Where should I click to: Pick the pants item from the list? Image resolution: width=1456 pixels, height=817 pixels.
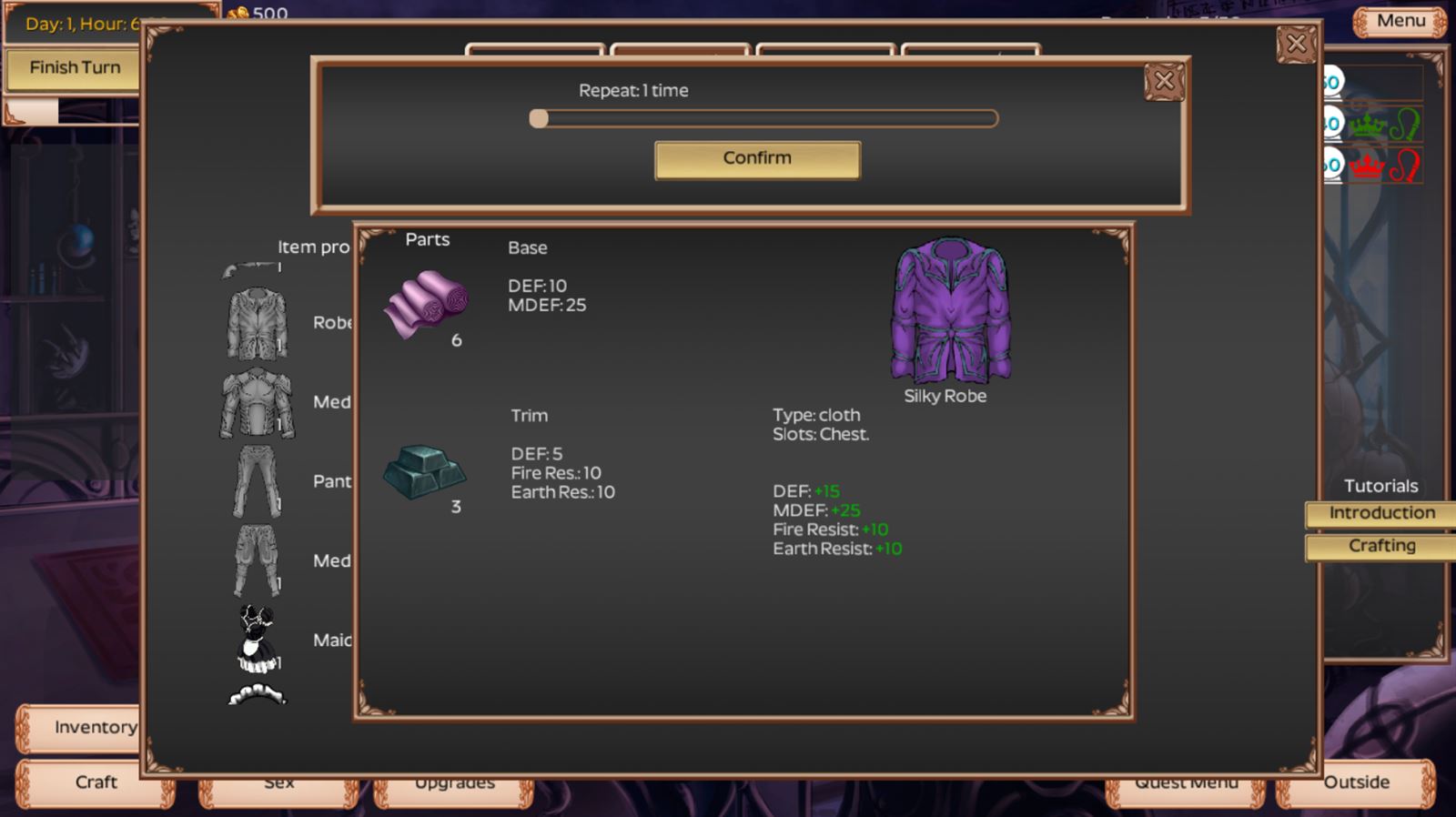[257, 480]
